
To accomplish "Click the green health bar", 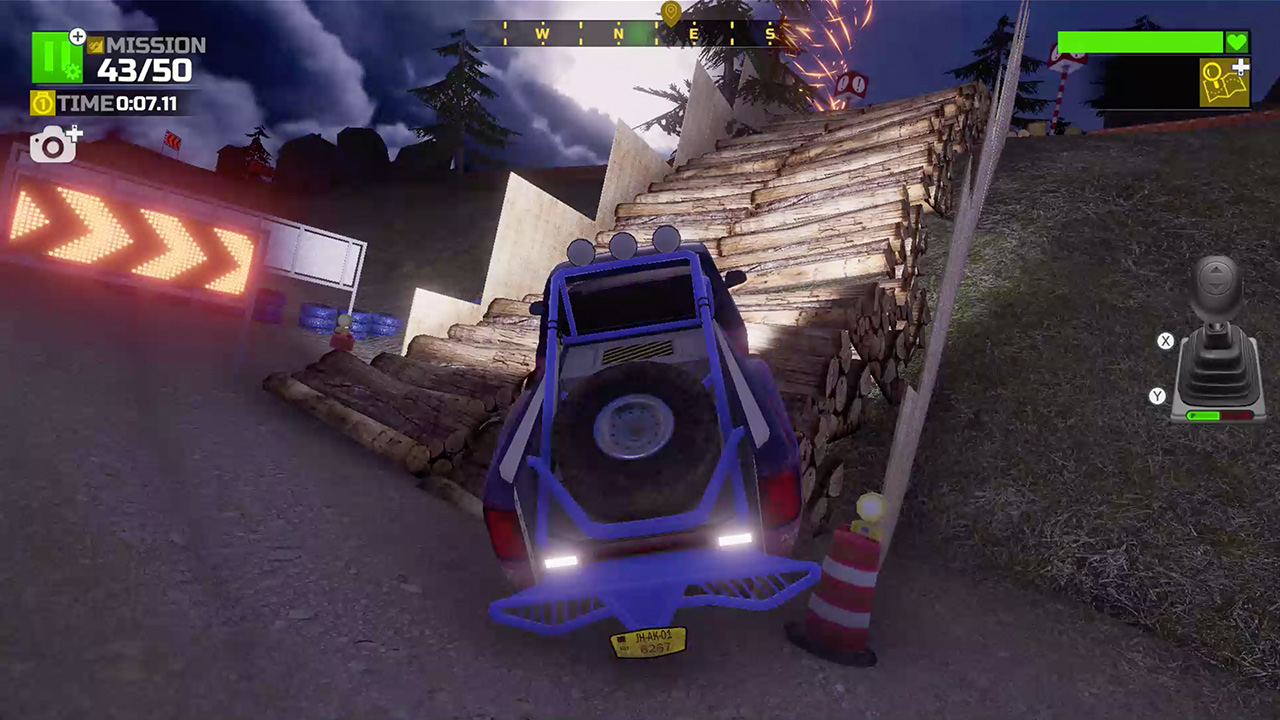I will click(x=1140, y=42).
